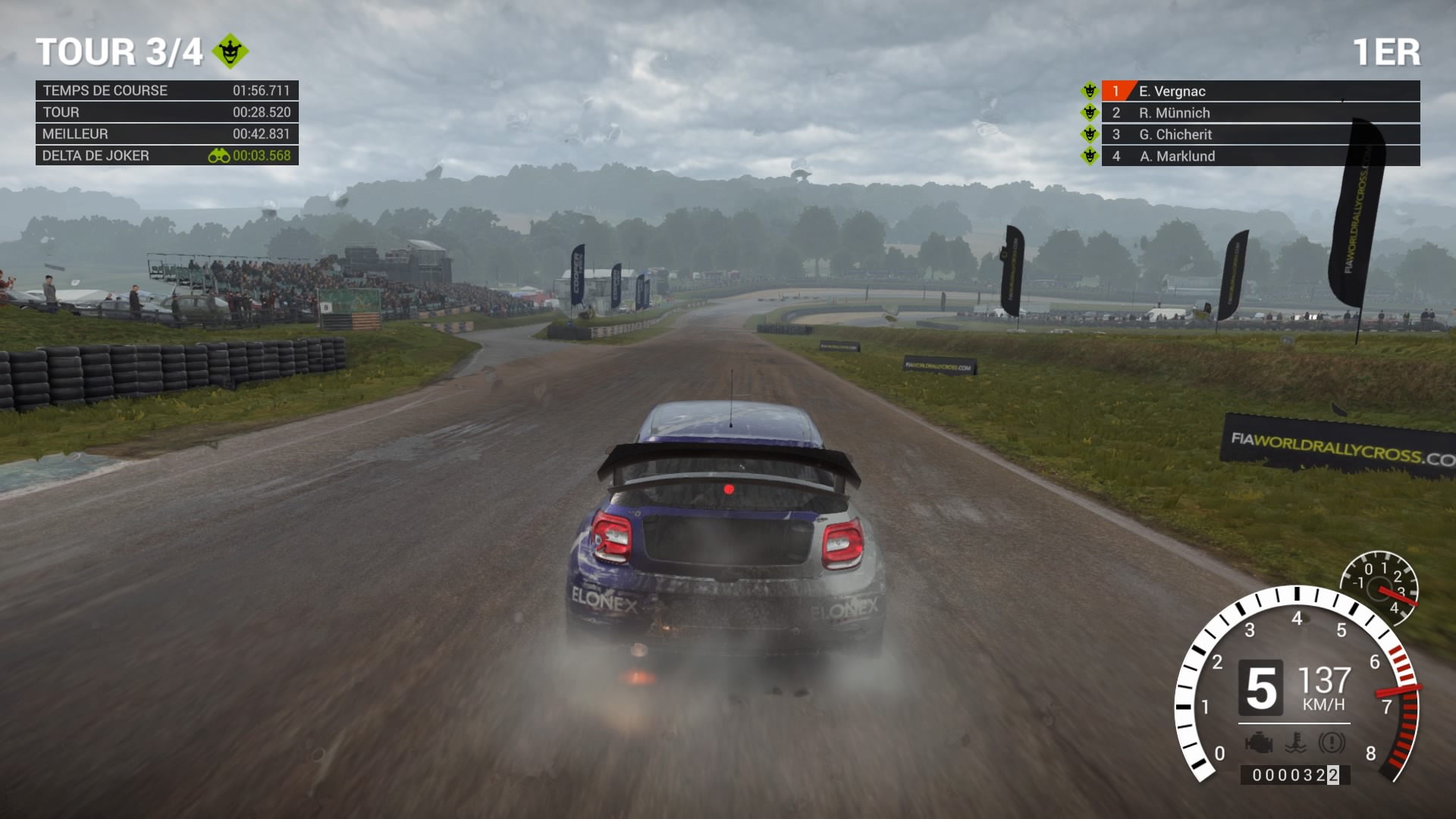This screenshot has height=819, width=1456.
Task: Click the coolant temperature icon
Action: pos(1296,743)
